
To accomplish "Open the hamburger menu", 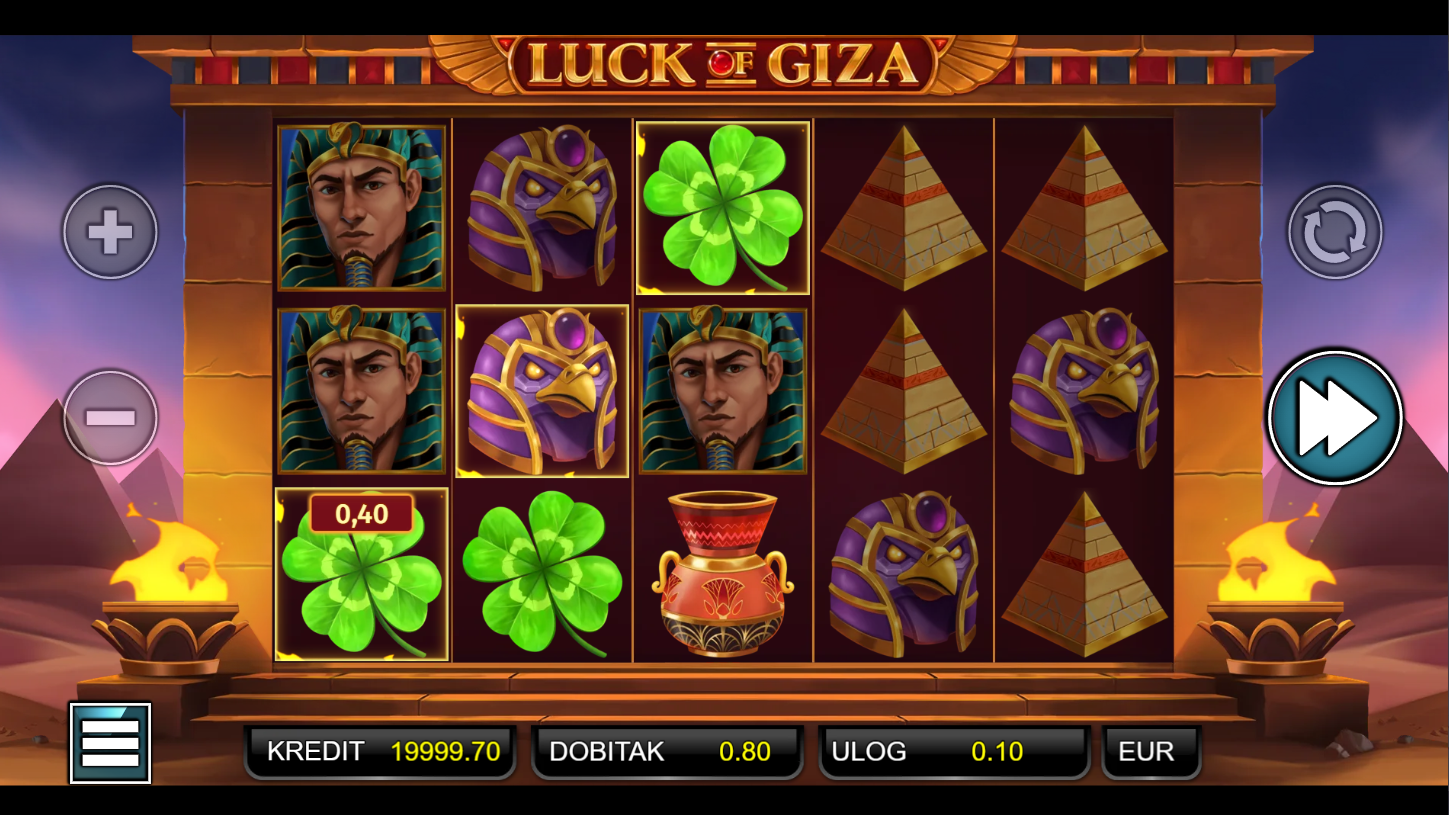I will [x=110, y=743].
